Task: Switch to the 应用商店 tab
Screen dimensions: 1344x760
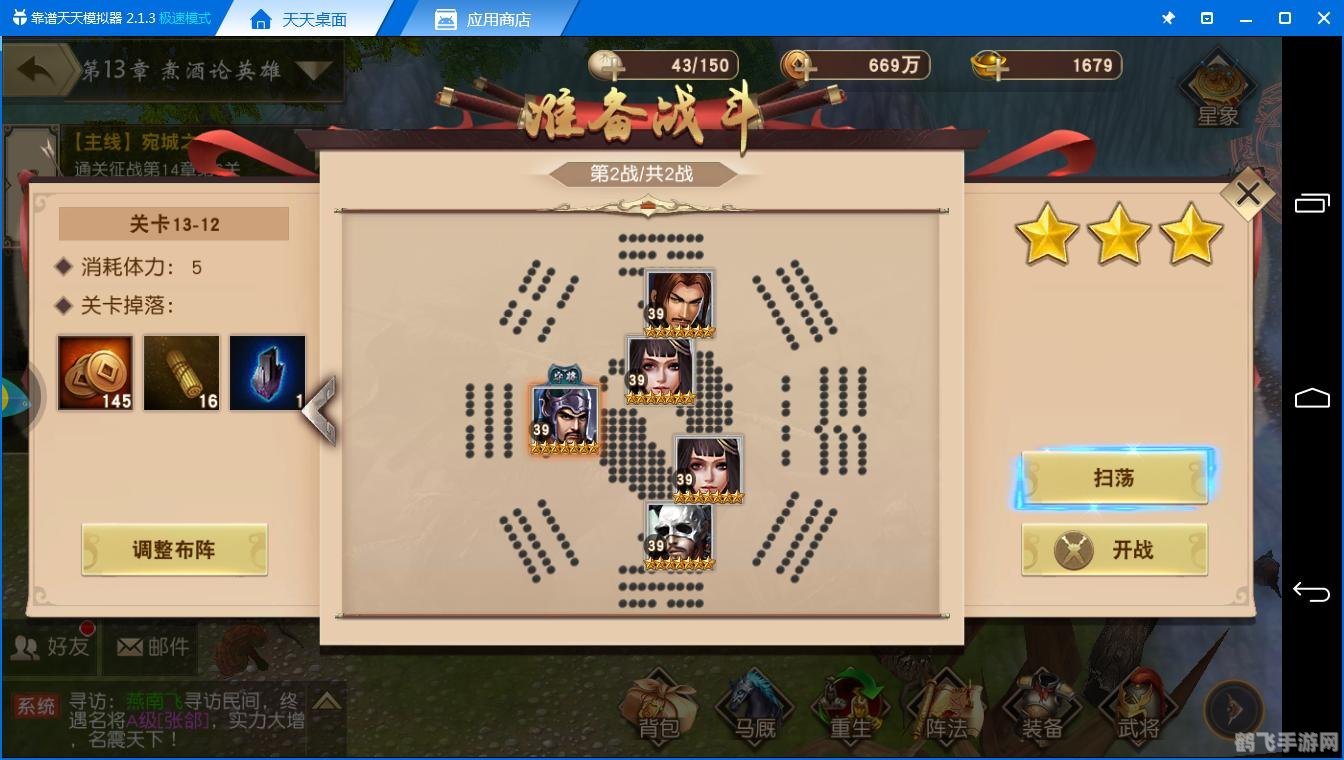Action: coord(486,18)
